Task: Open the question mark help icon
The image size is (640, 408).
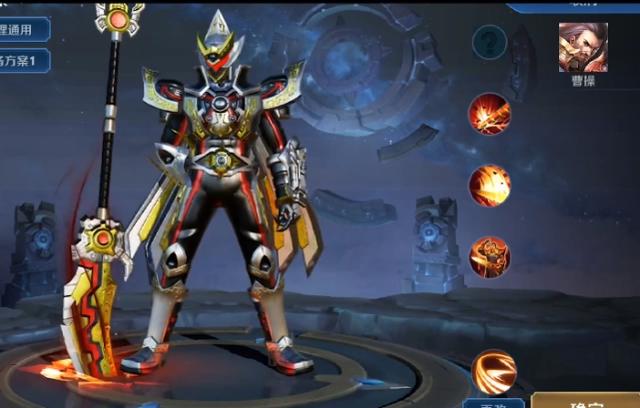Action: pyautogui.click(x=489, y=42)
